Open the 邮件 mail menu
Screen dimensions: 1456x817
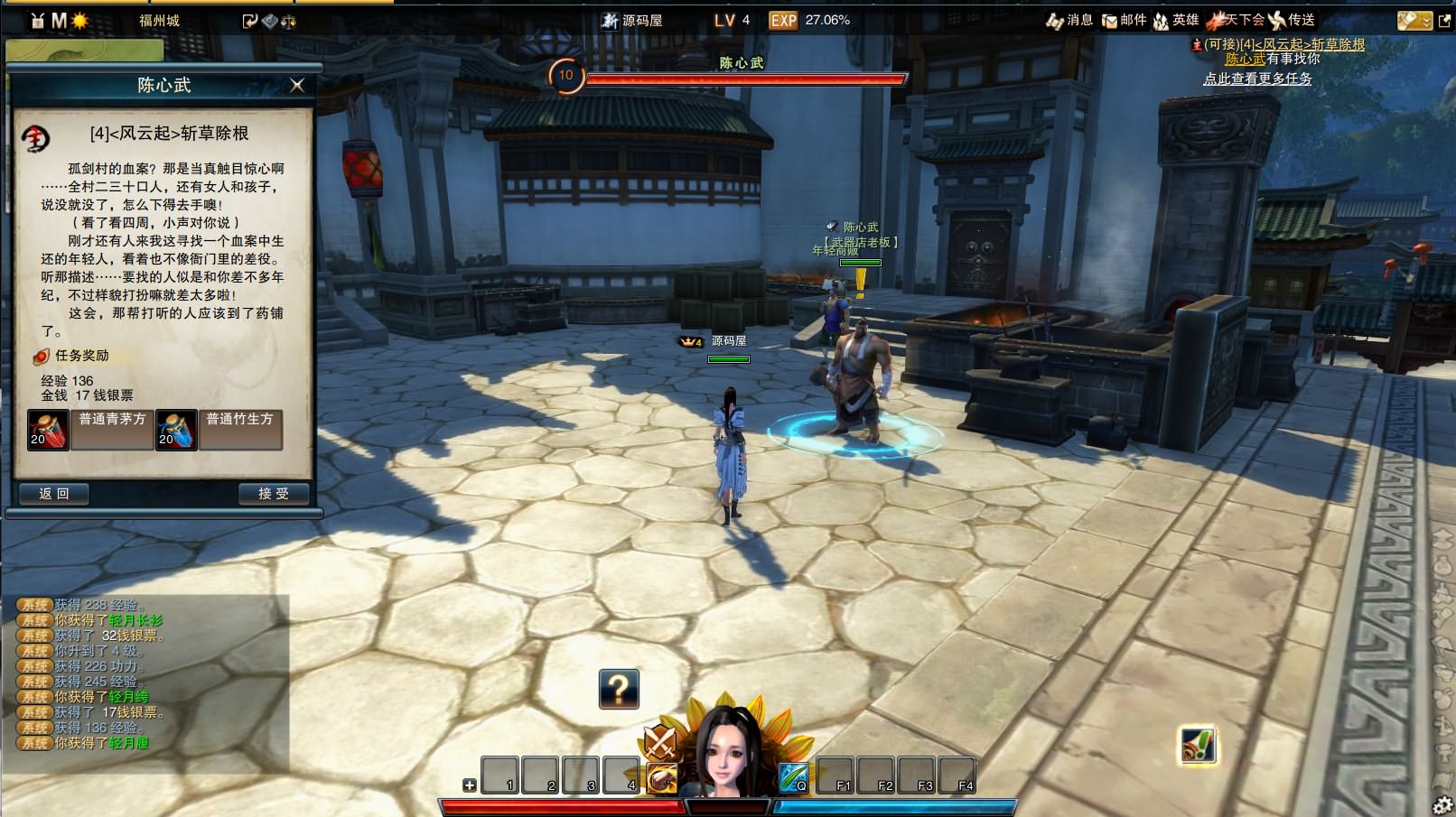1124,20
